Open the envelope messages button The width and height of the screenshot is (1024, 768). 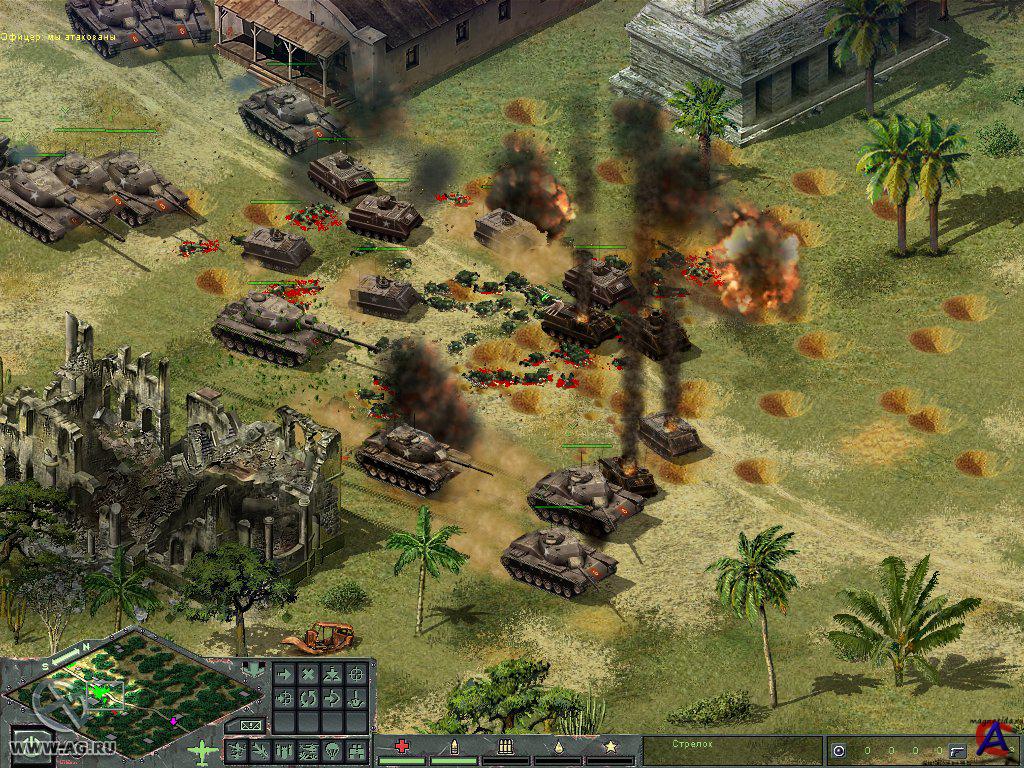pos(250,725)
